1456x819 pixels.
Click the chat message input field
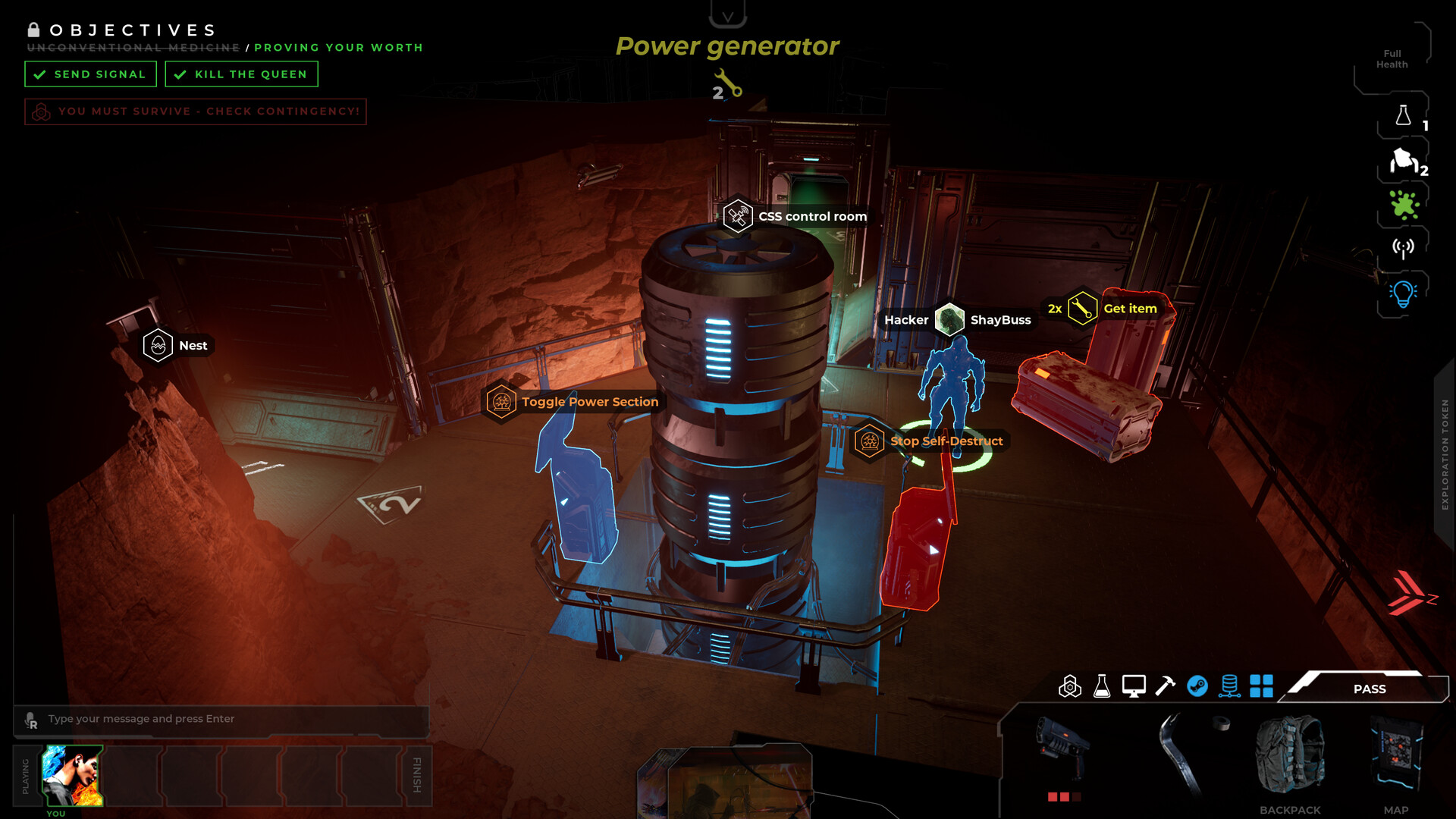point(220,719)
